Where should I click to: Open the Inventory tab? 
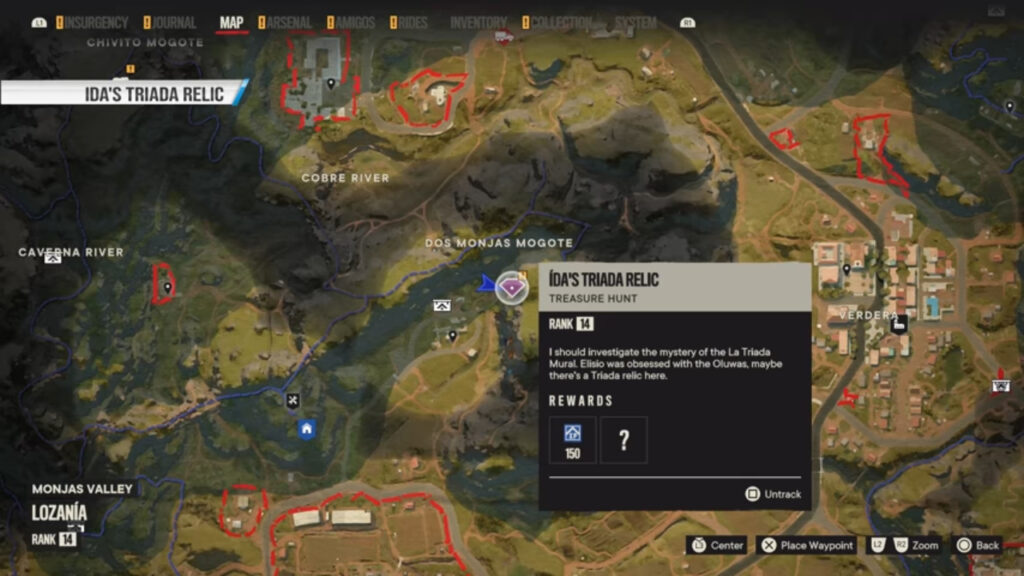click(x=479, y=22)
